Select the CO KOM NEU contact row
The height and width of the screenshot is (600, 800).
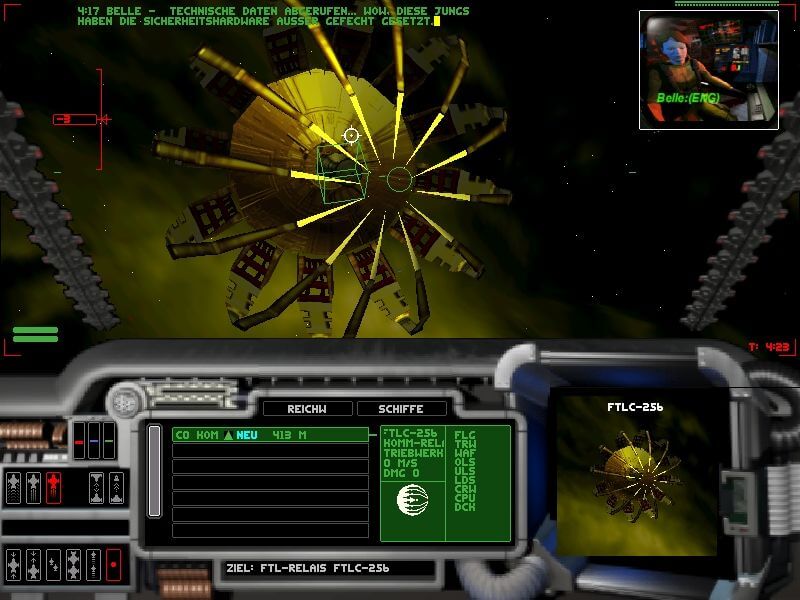tap(258, 435)
